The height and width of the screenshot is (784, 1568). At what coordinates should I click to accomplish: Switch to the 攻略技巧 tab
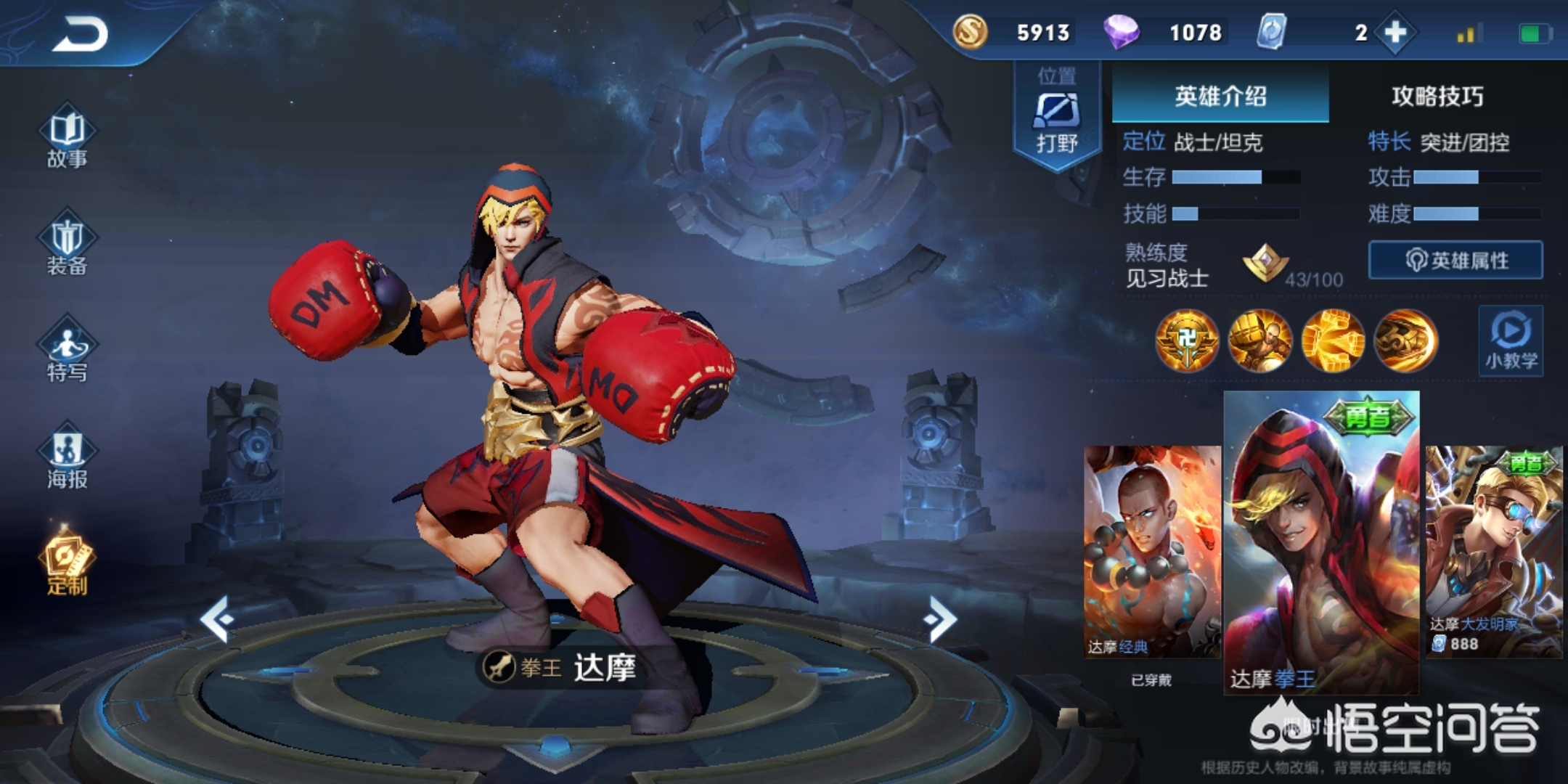pyautogui.click(x=1437, y=96)
